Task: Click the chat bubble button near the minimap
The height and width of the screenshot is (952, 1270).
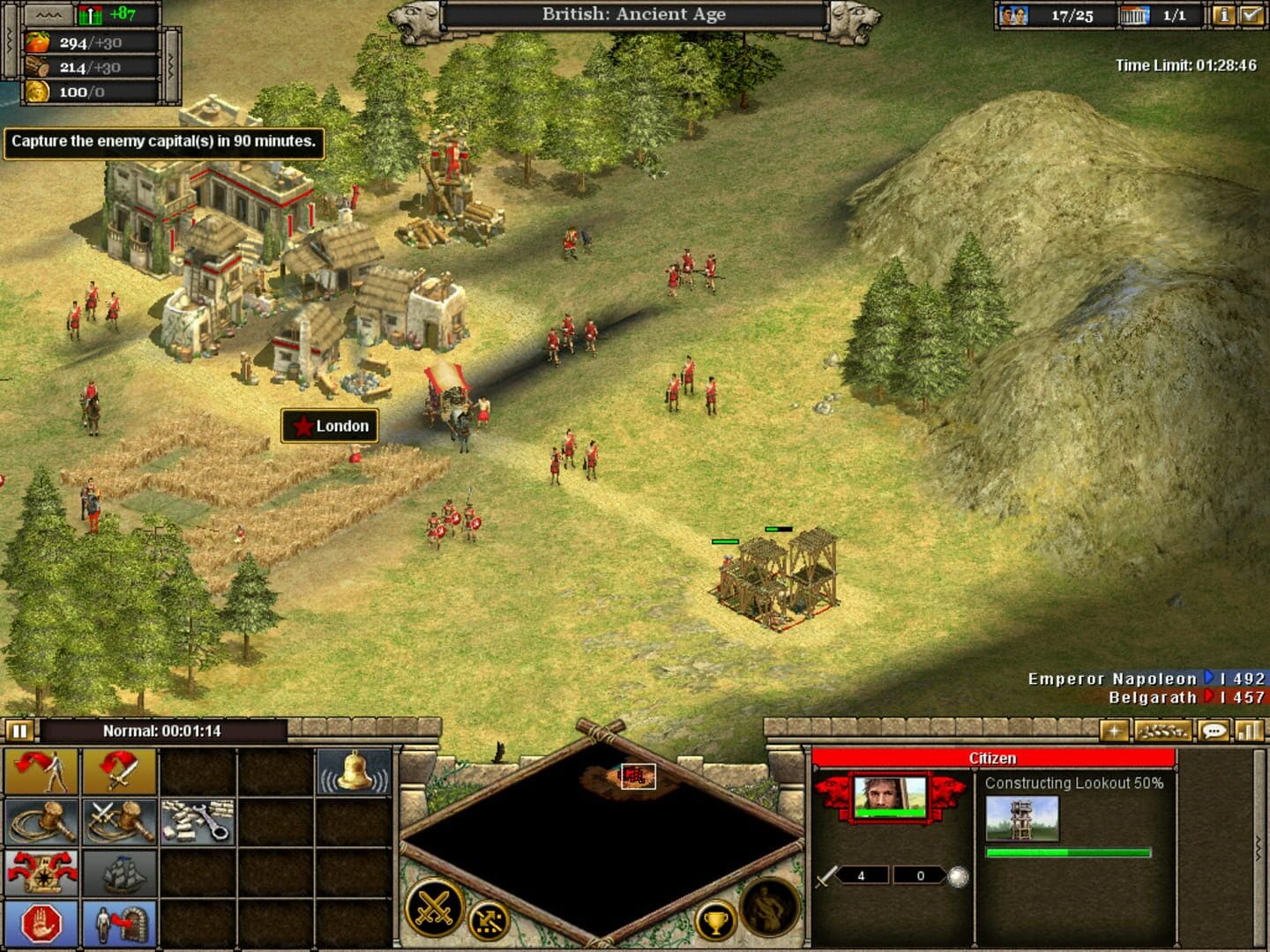Action: pos(1215,732)
